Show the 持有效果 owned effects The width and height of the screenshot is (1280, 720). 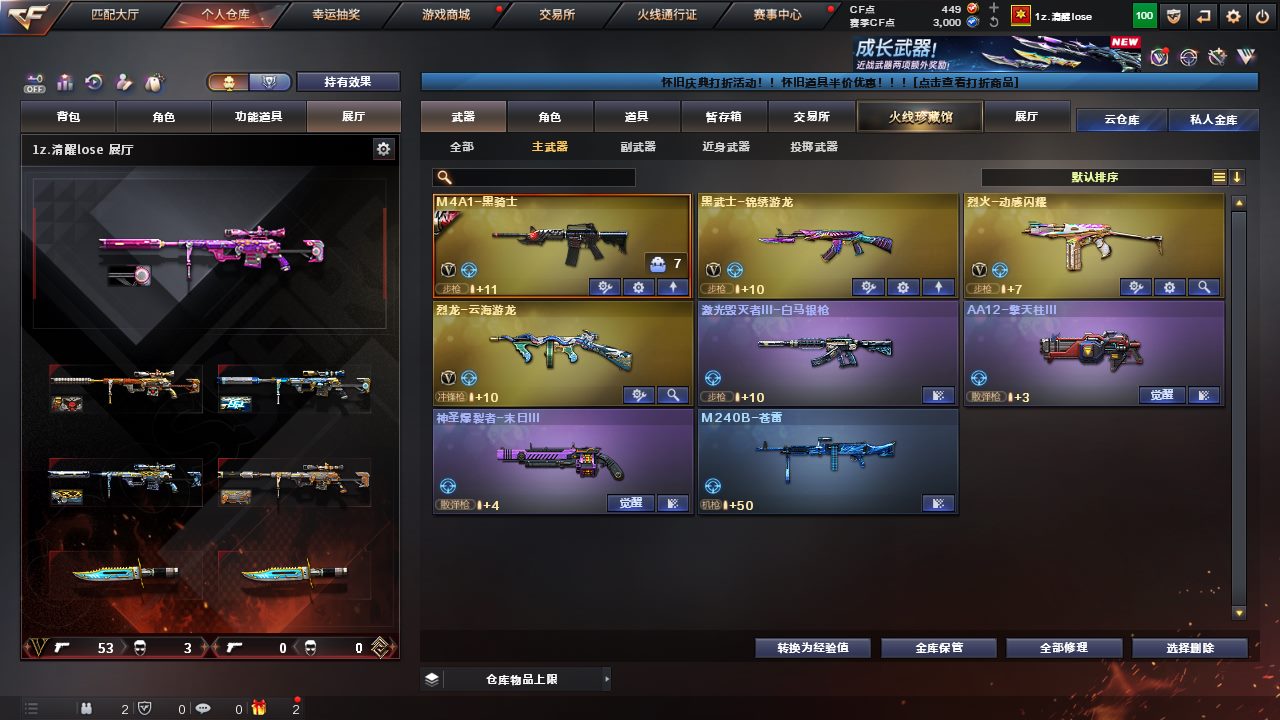click(x=348, y=82)
